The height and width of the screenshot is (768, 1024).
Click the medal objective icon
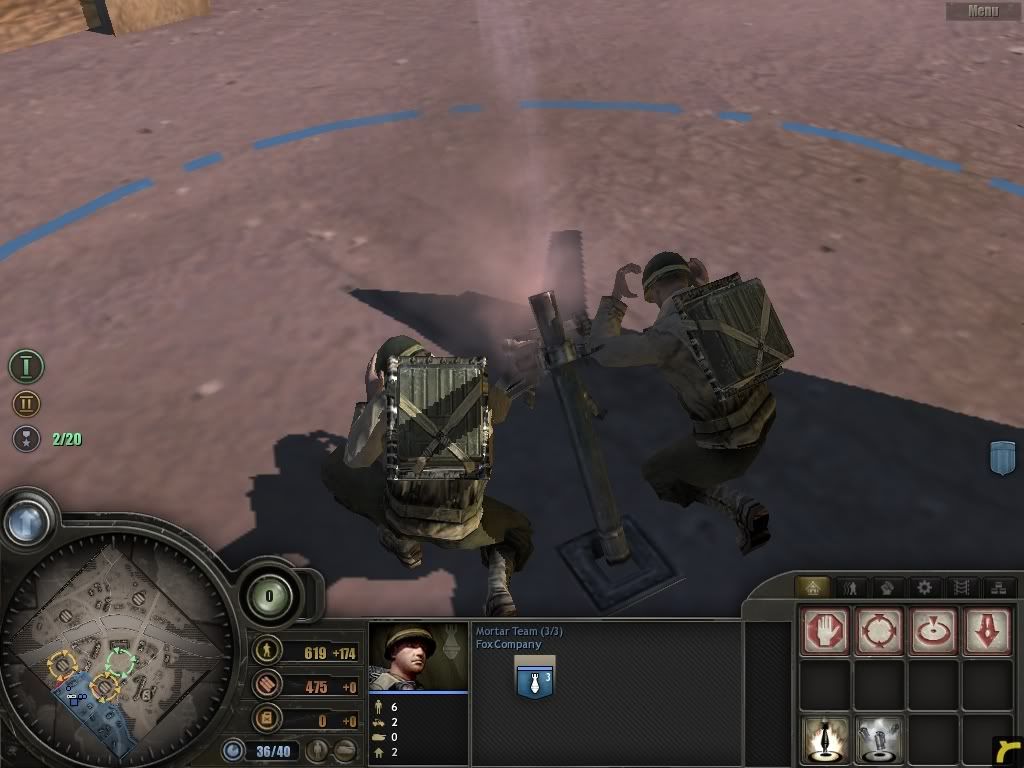pos(26,438)
